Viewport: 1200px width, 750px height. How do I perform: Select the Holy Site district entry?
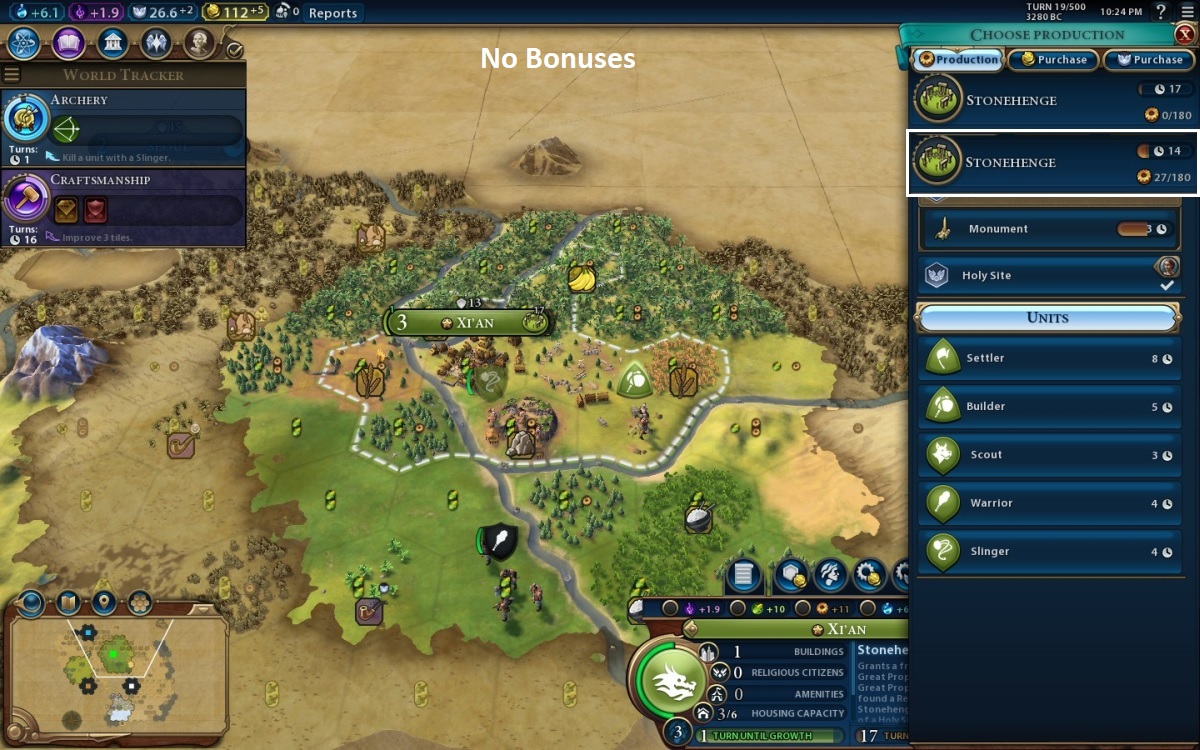click(1048, 275)
